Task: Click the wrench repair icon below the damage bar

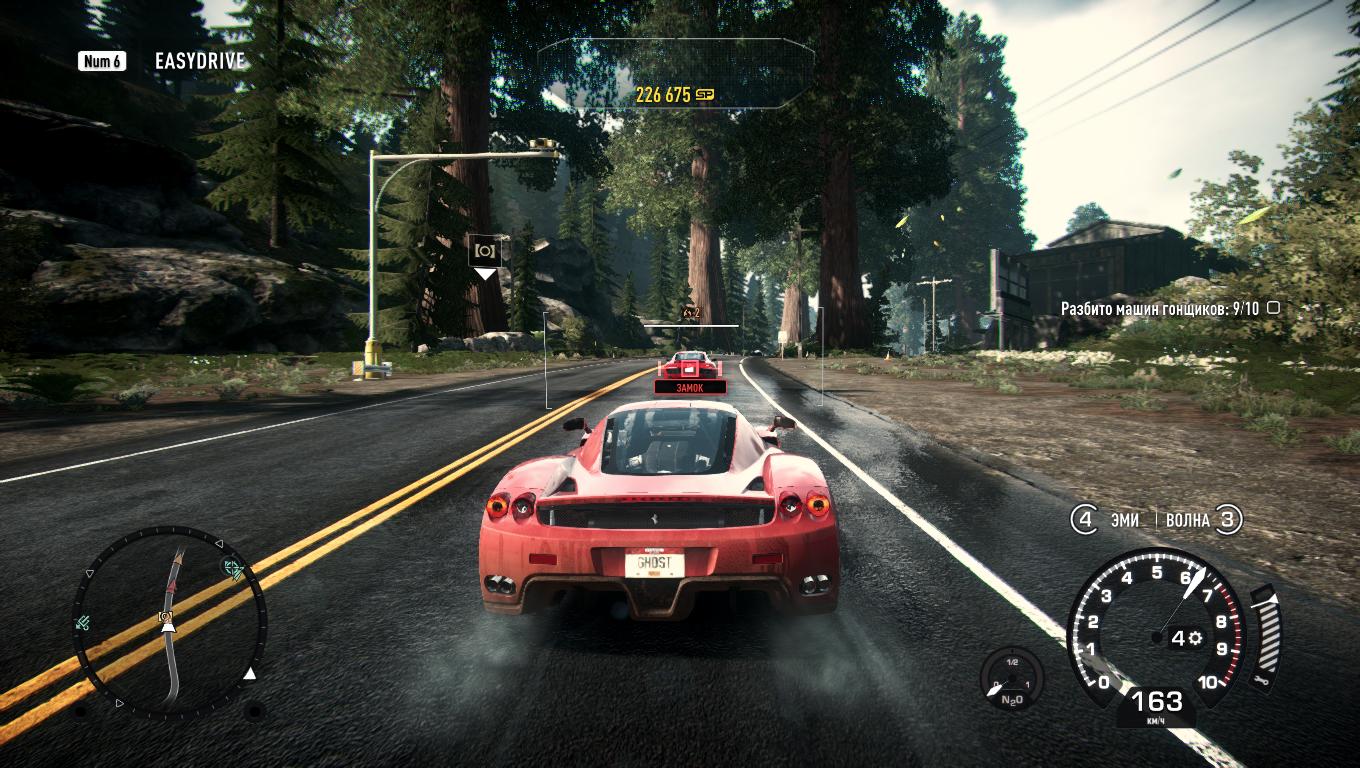Action: click(x=1261, y=681)
